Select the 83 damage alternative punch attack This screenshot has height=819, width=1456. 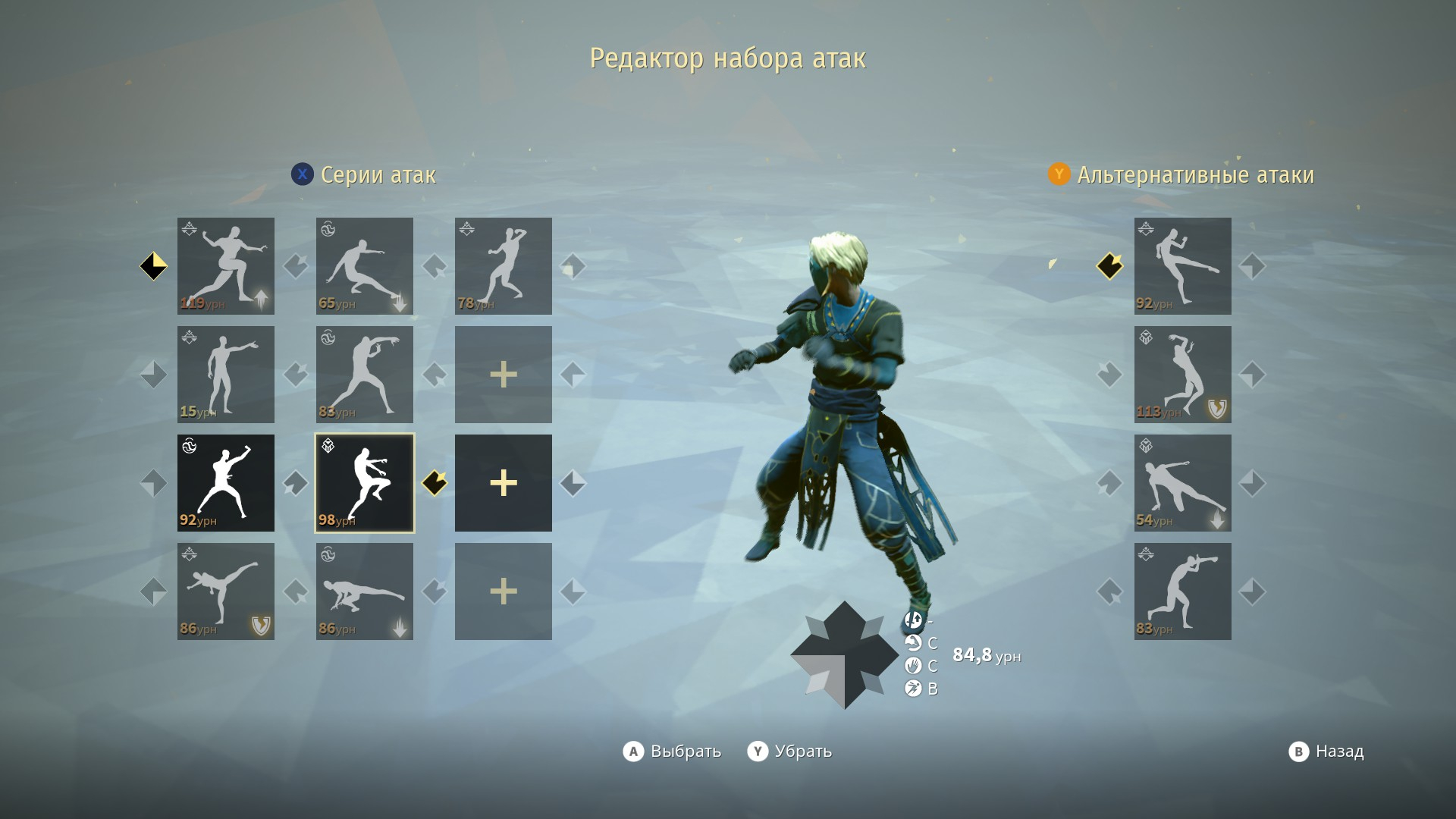pos(1183,591)
